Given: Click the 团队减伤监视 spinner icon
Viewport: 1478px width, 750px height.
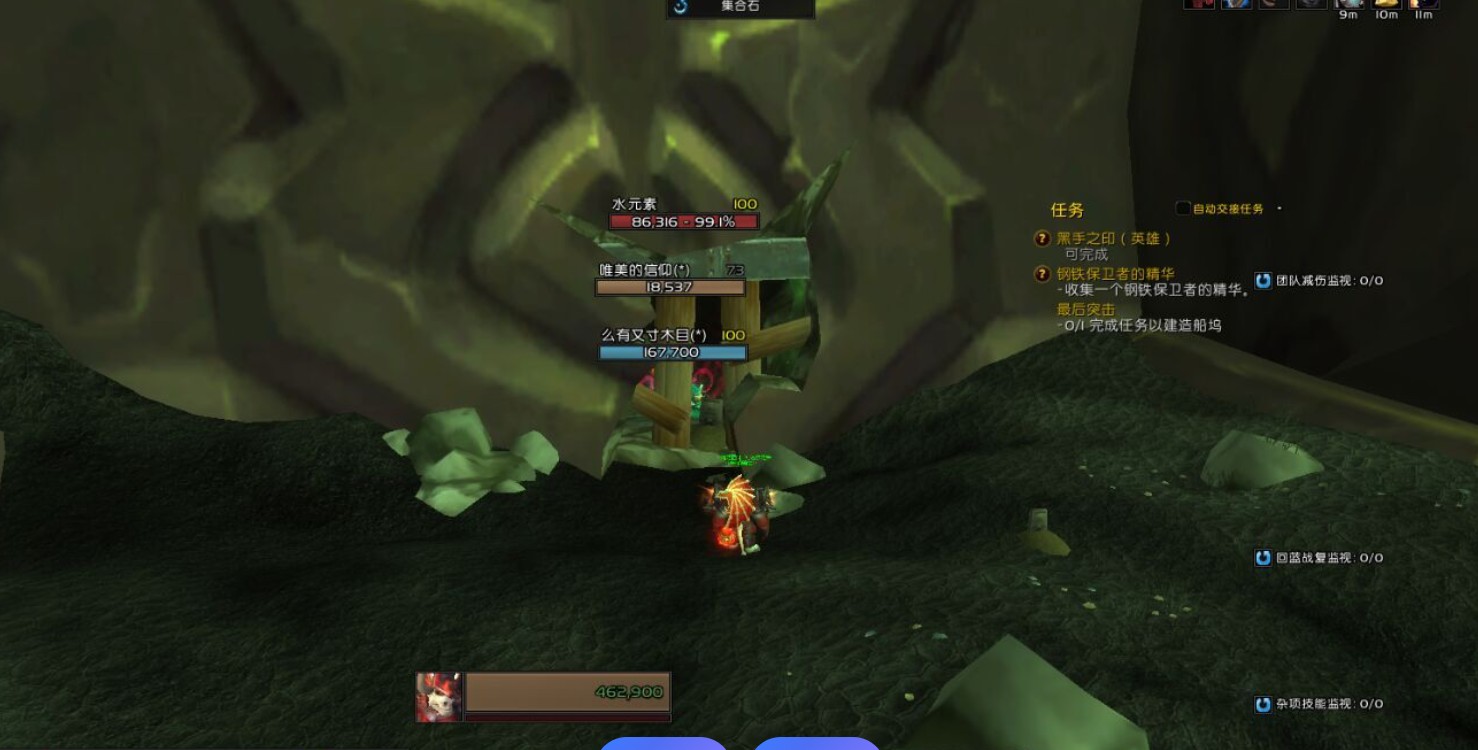Looking at the screenshot, I should 1263,281.
